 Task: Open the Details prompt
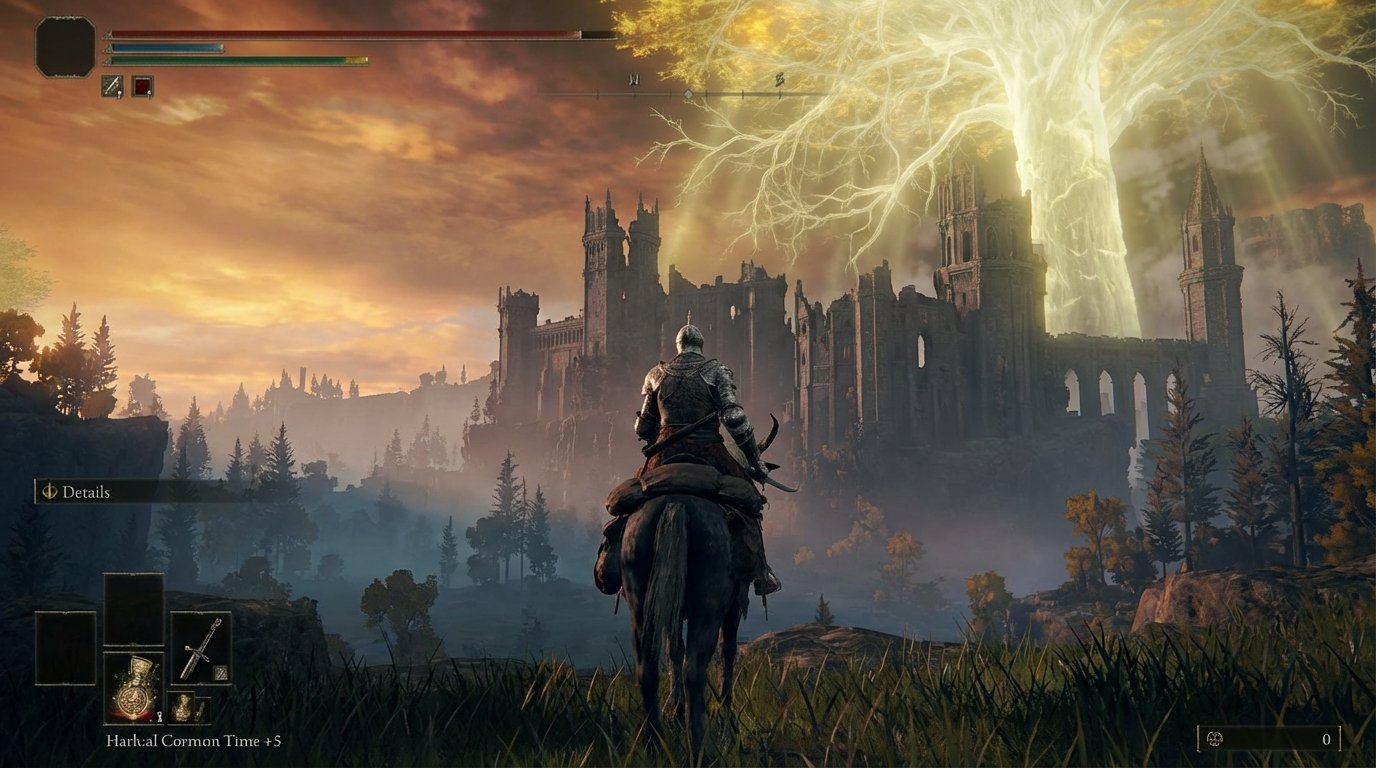point(85,492)
